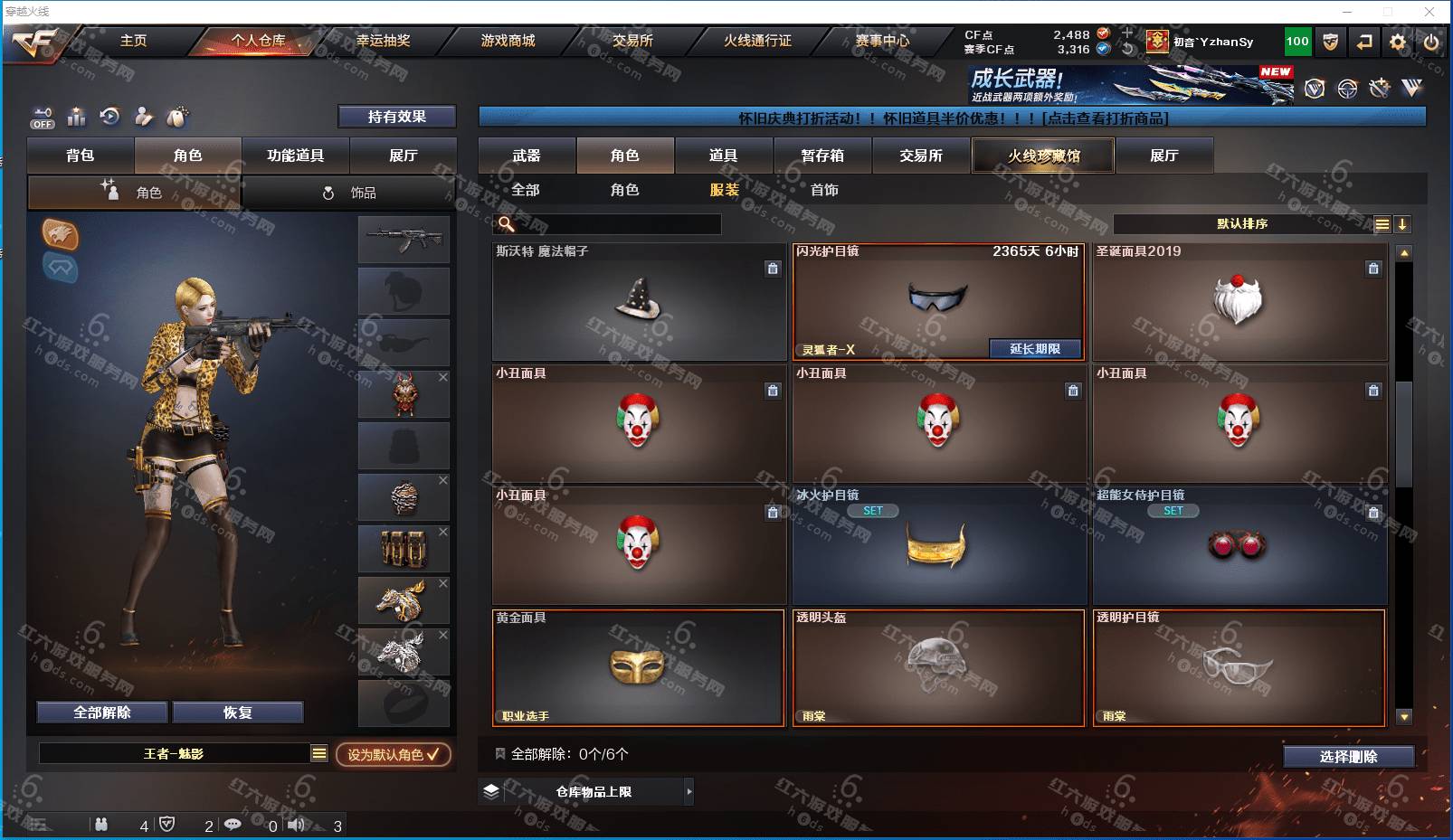Choose the 首饰 accessories filter
The height and width of the screenshot is (840, 1453).
824,190
